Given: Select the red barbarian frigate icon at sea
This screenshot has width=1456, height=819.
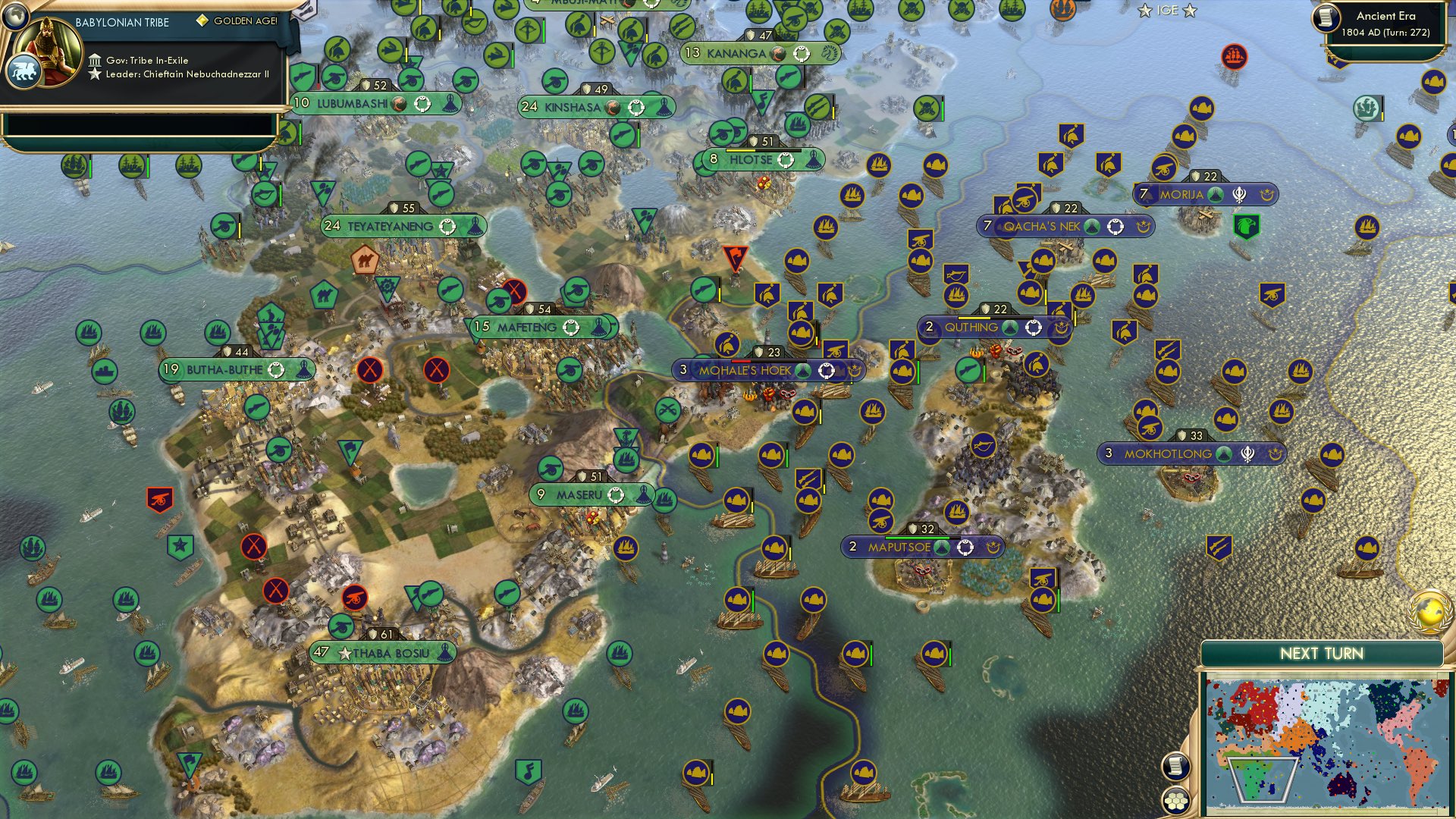Looking at the screenshot, I should pos(1235,55).
